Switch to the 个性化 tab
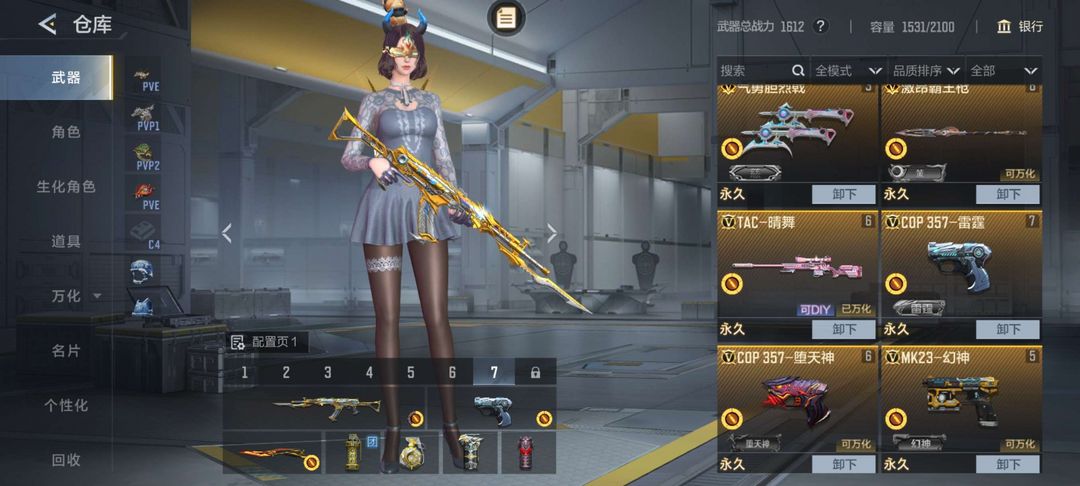Viewport: 1080px width, 486px height. pos(66,405)
